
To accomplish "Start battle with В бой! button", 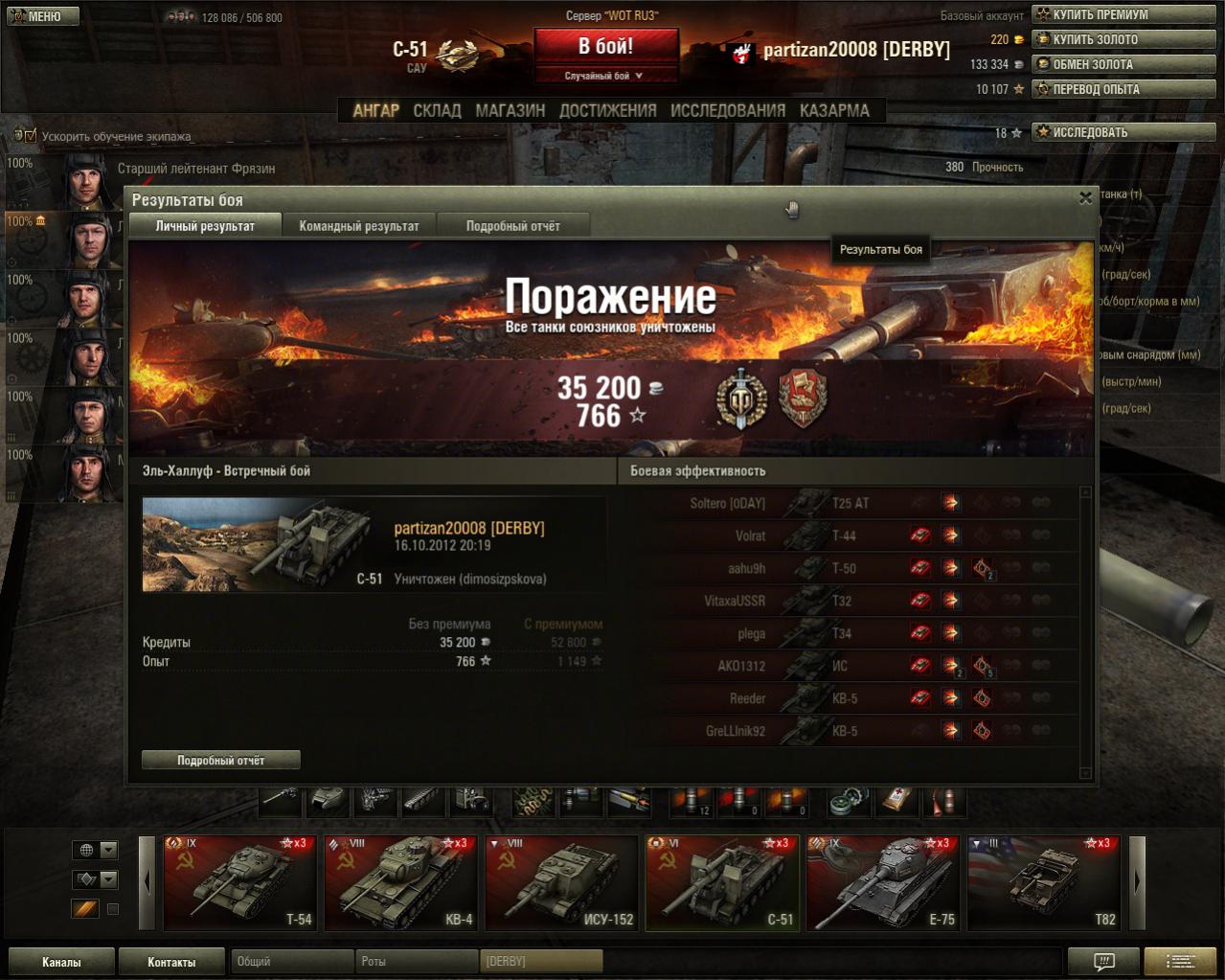I will (x=605, y=46).
